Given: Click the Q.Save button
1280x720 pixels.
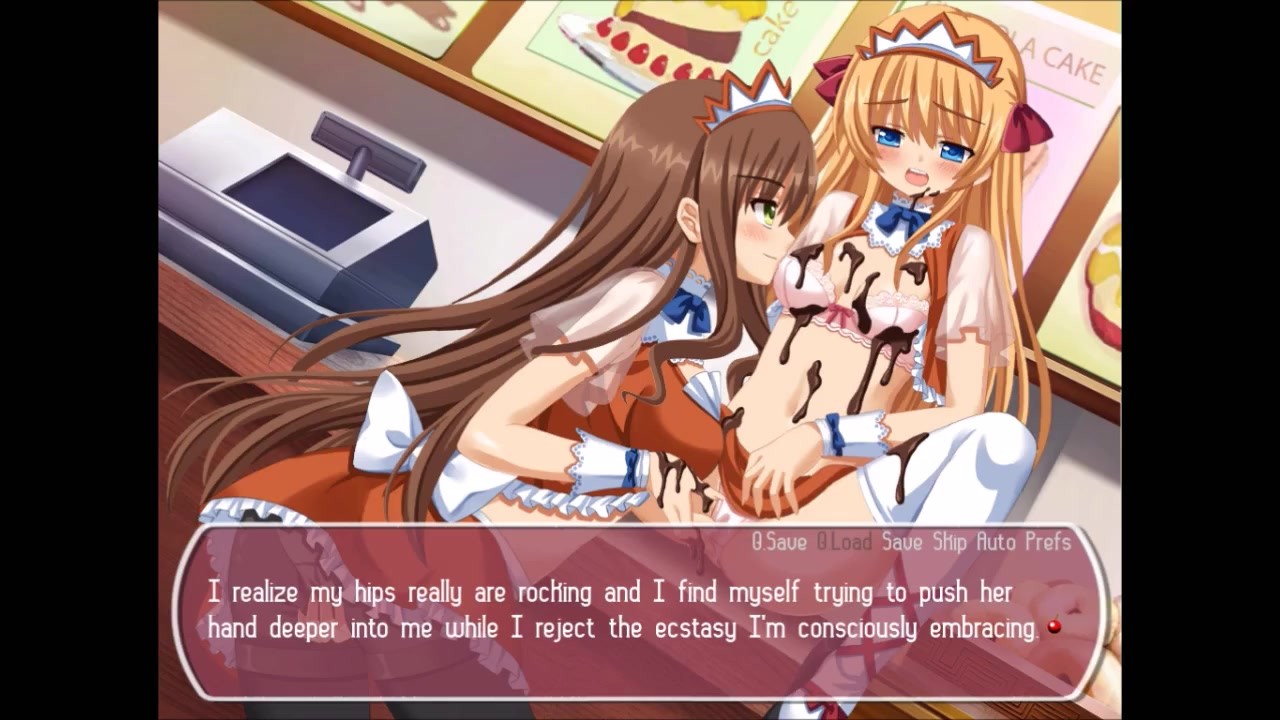Looking at the screenshot, I should tap(780, 542).
